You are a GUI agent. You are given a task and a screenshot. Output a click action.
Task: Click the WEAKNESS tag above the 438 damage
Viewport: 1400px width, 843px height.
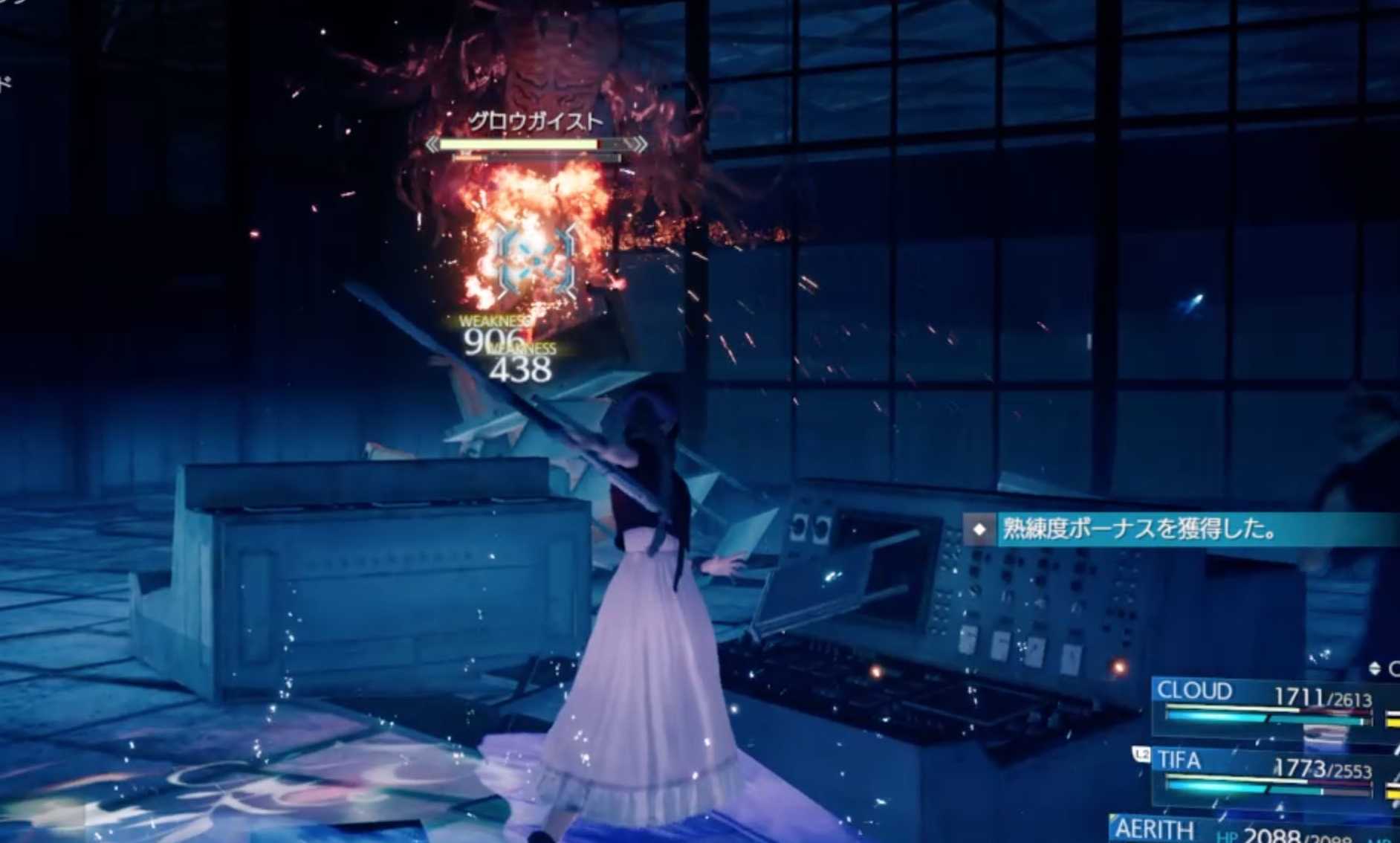coord(522,348)
